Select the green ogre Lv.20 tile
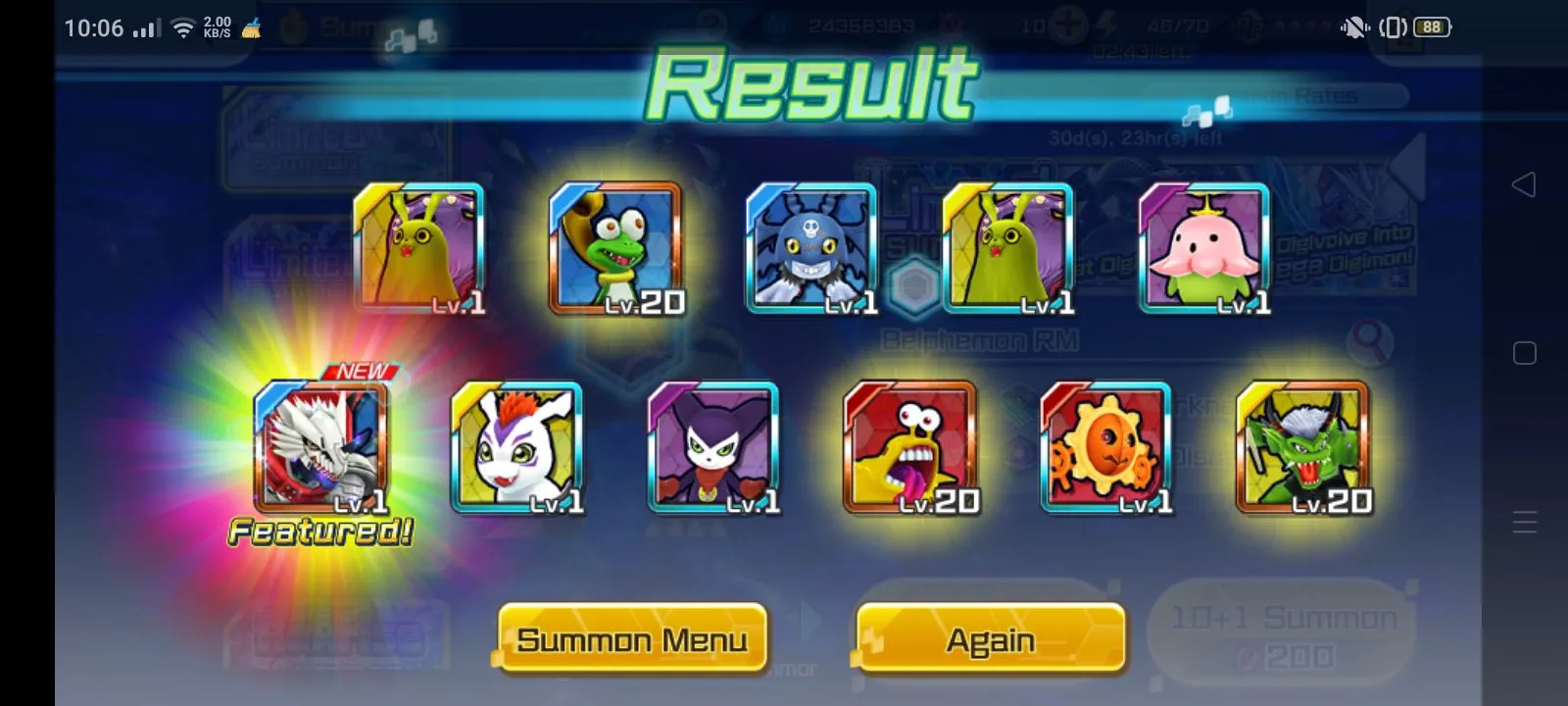Image resolution: width=1568 pixels, height=706 pixels. [1302, 447]
